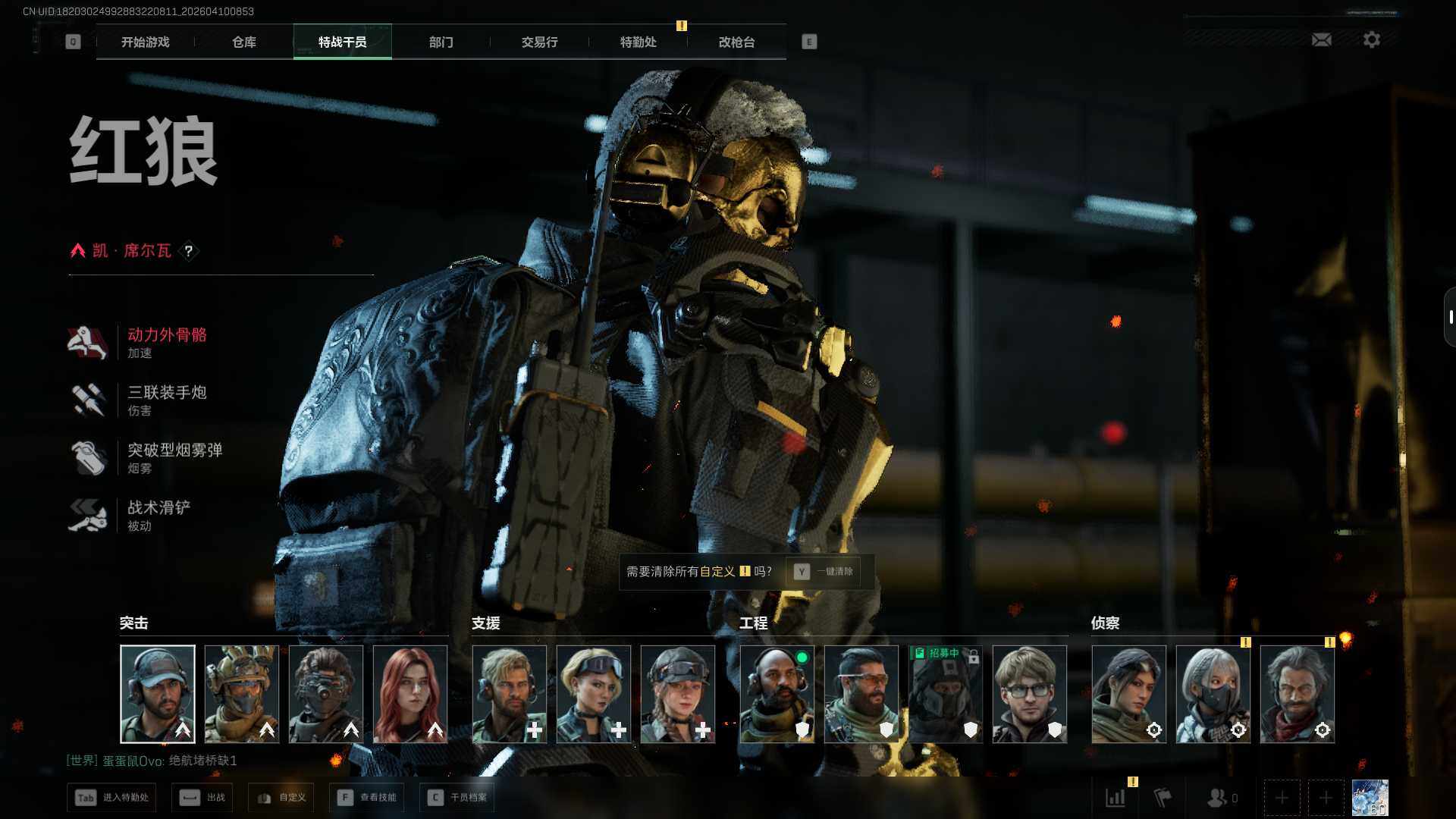
Task: Show the 战术滑铲 passive skill
Action: [158, 515]
